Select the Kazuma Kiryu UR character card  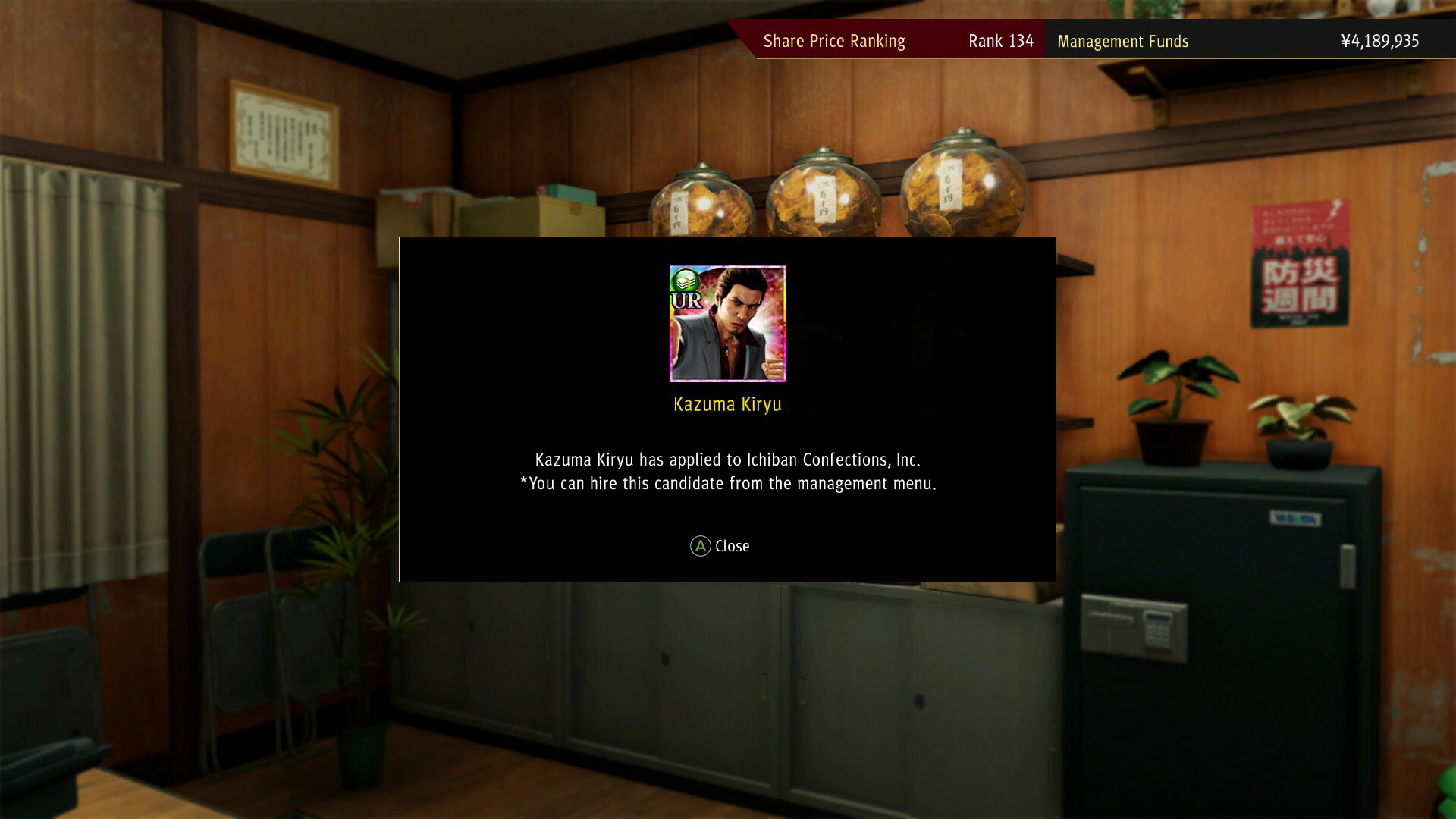click(x=727, y=324)
